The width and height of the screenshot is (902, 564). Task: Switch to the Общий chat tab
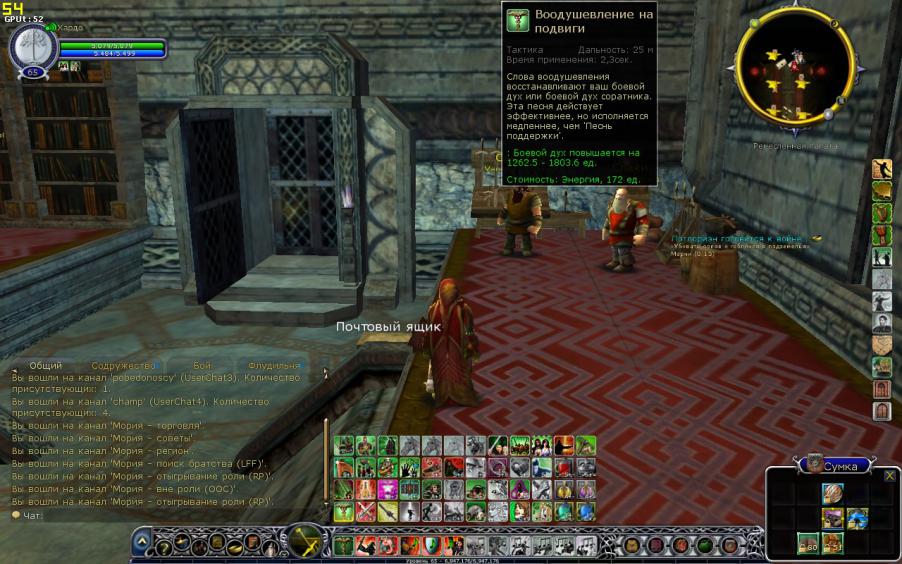[45, 366]
